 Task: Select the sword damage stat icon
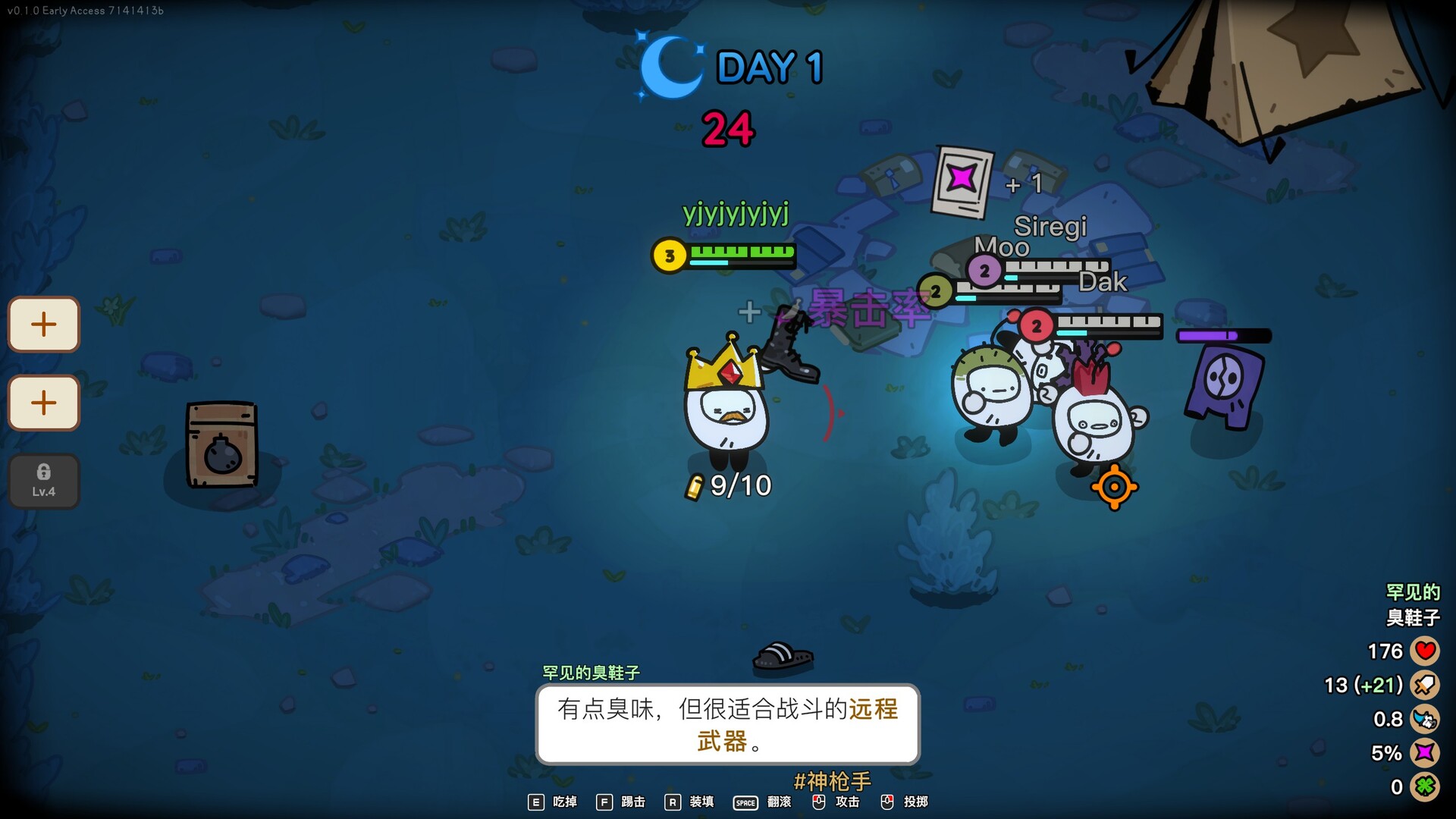[x=1424, y=685]
